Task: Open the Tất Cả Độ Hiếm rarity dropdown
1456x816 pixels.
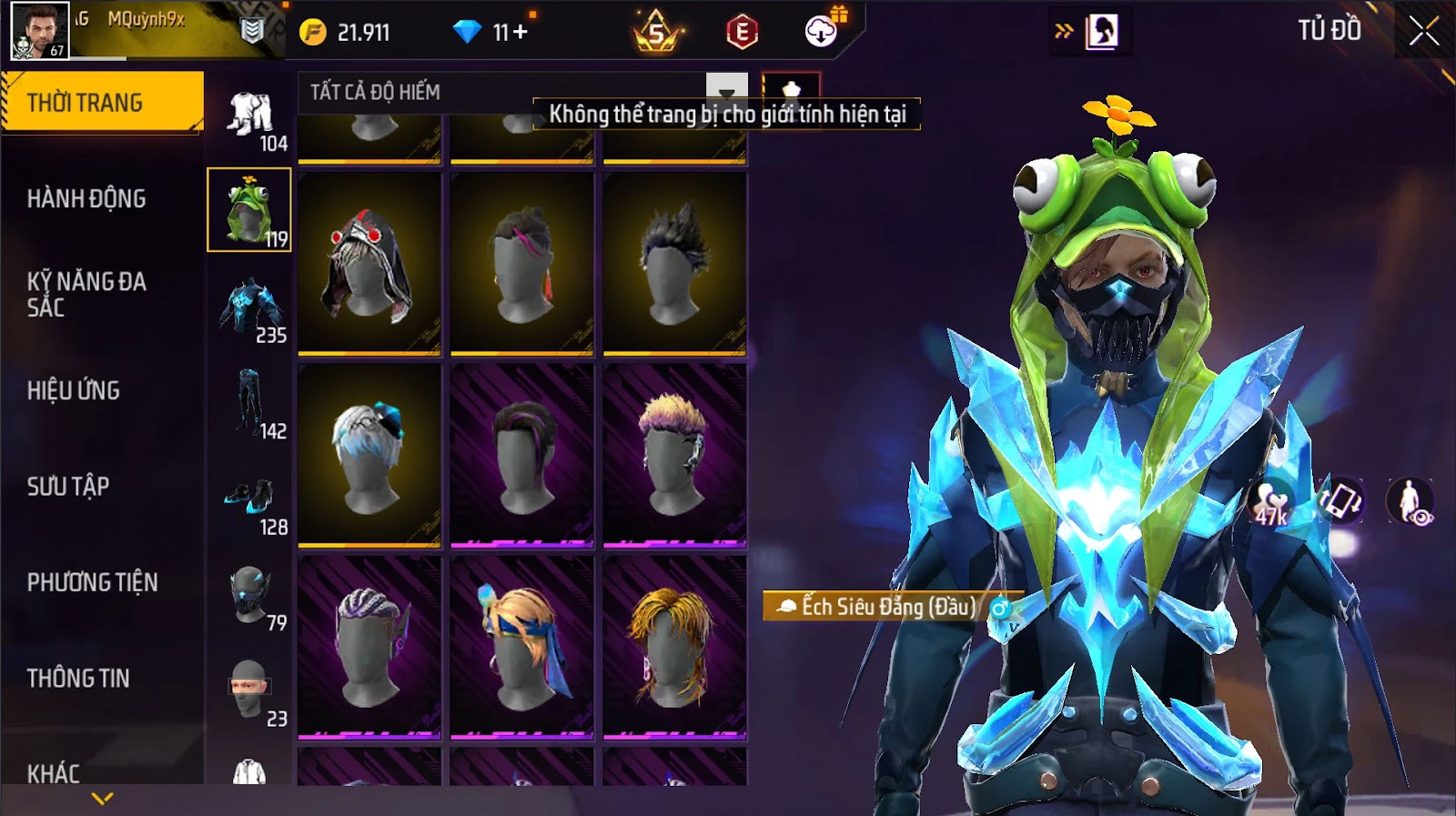Action: coord(726,92)
